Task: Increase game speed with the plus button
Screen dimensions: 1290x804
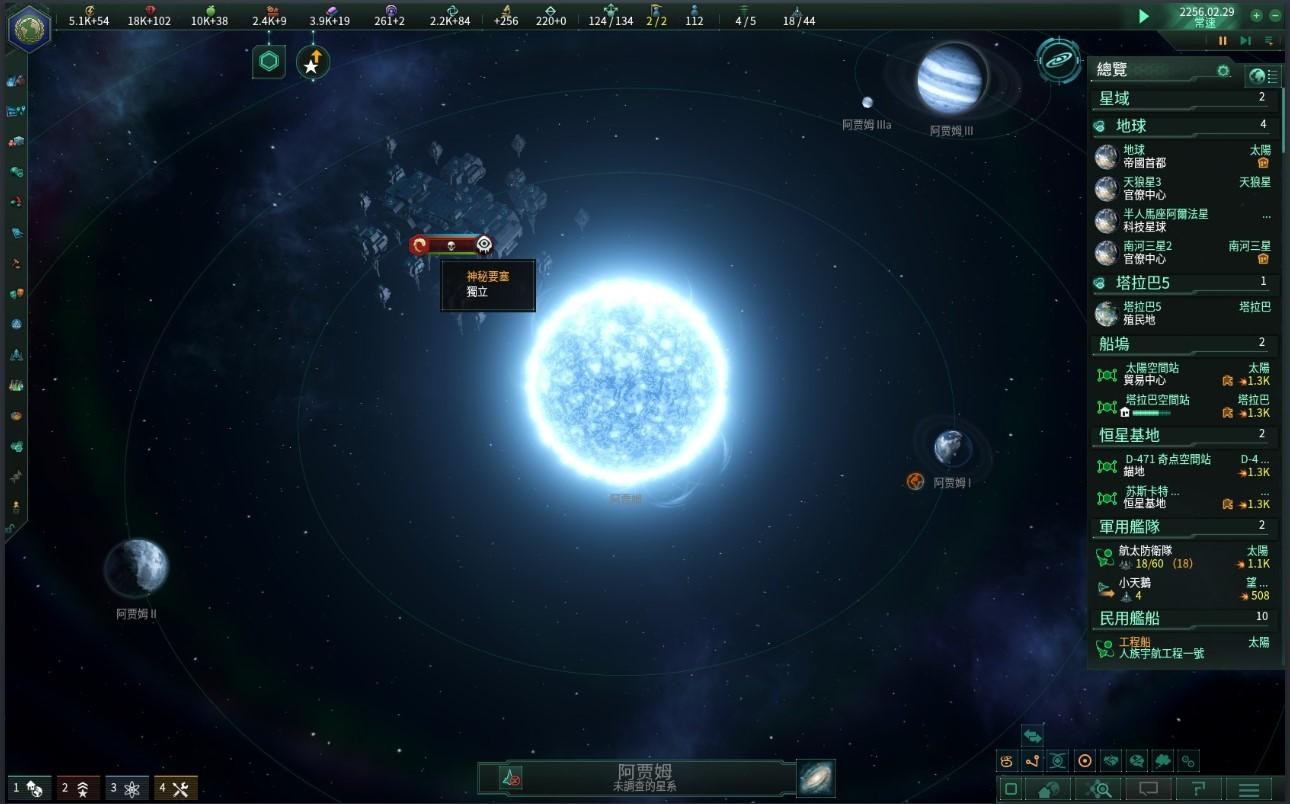Action: click(x=1257, y=16)
